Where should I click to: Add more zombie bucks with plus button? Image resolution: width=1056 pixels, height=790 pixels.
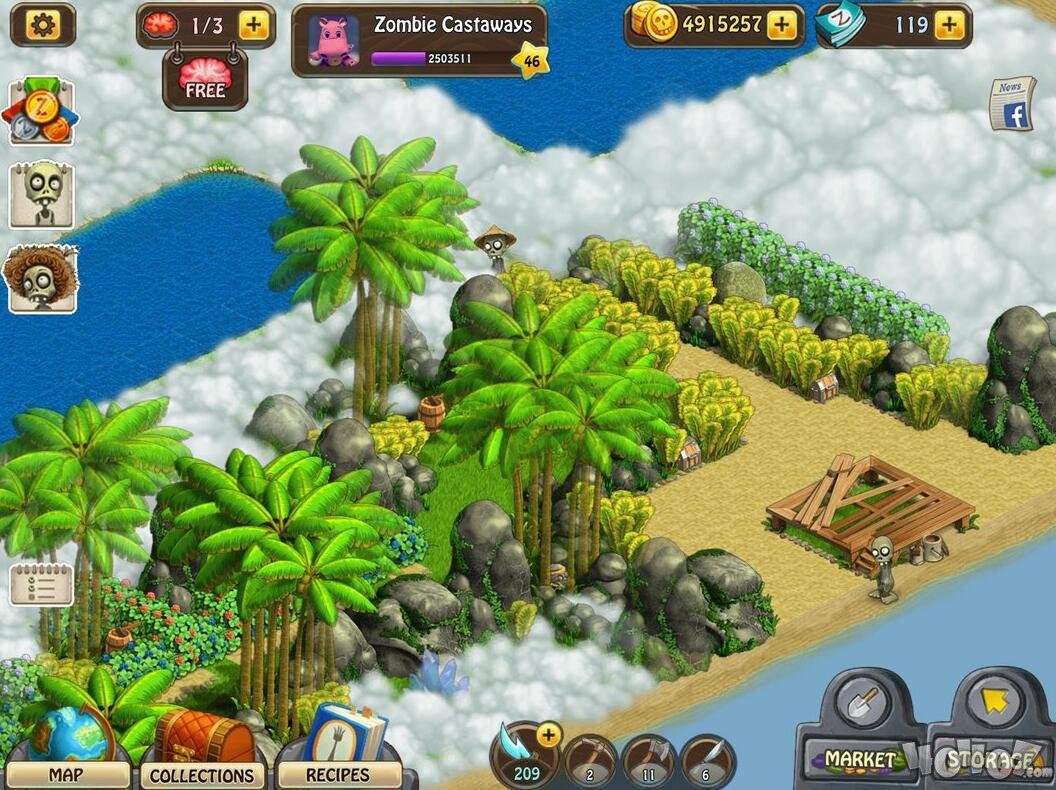coord(949,25)
